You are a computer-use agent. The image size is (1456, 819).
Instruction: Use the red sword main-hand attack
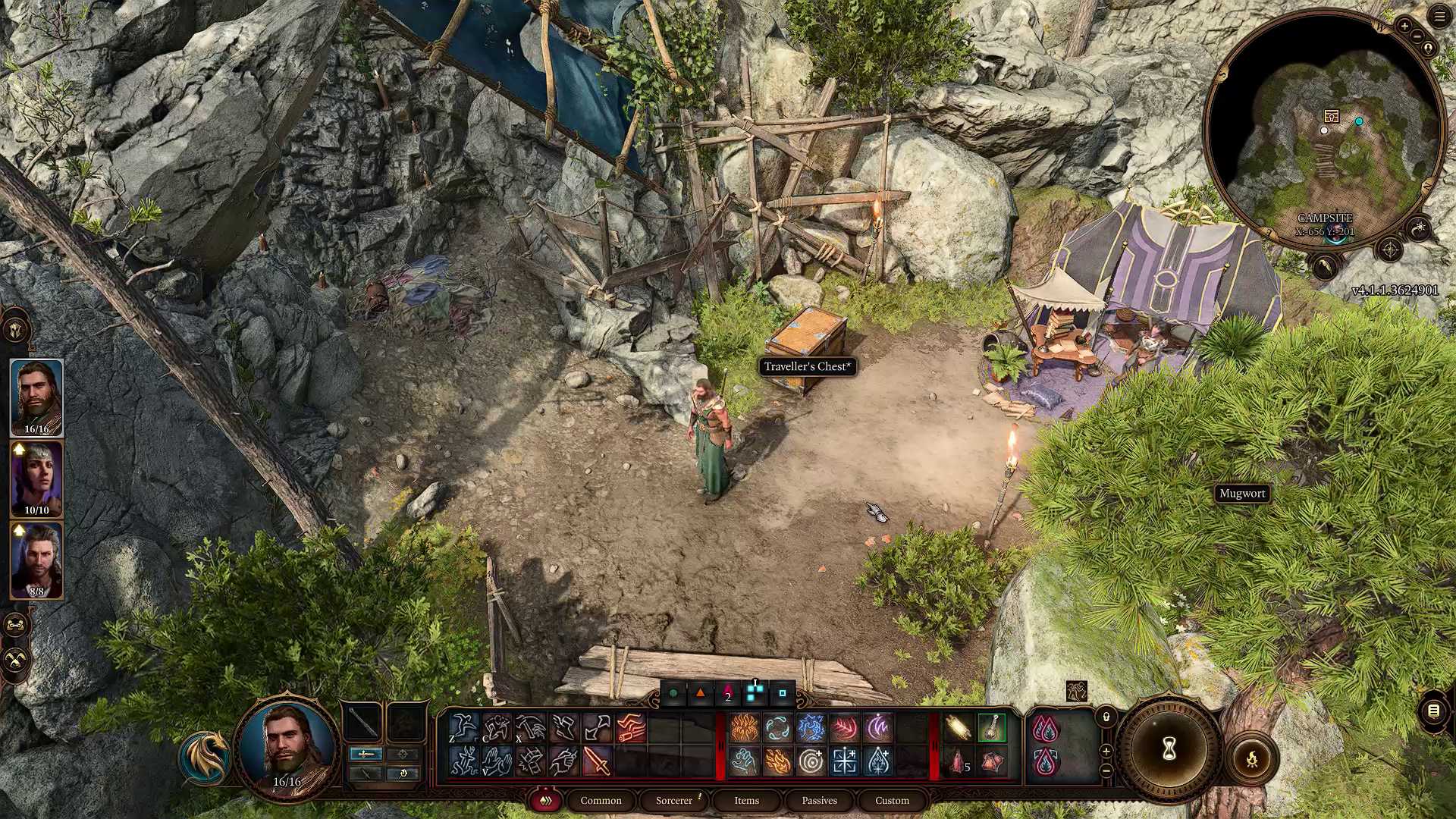pyautogui.click(x=598, y=761)
